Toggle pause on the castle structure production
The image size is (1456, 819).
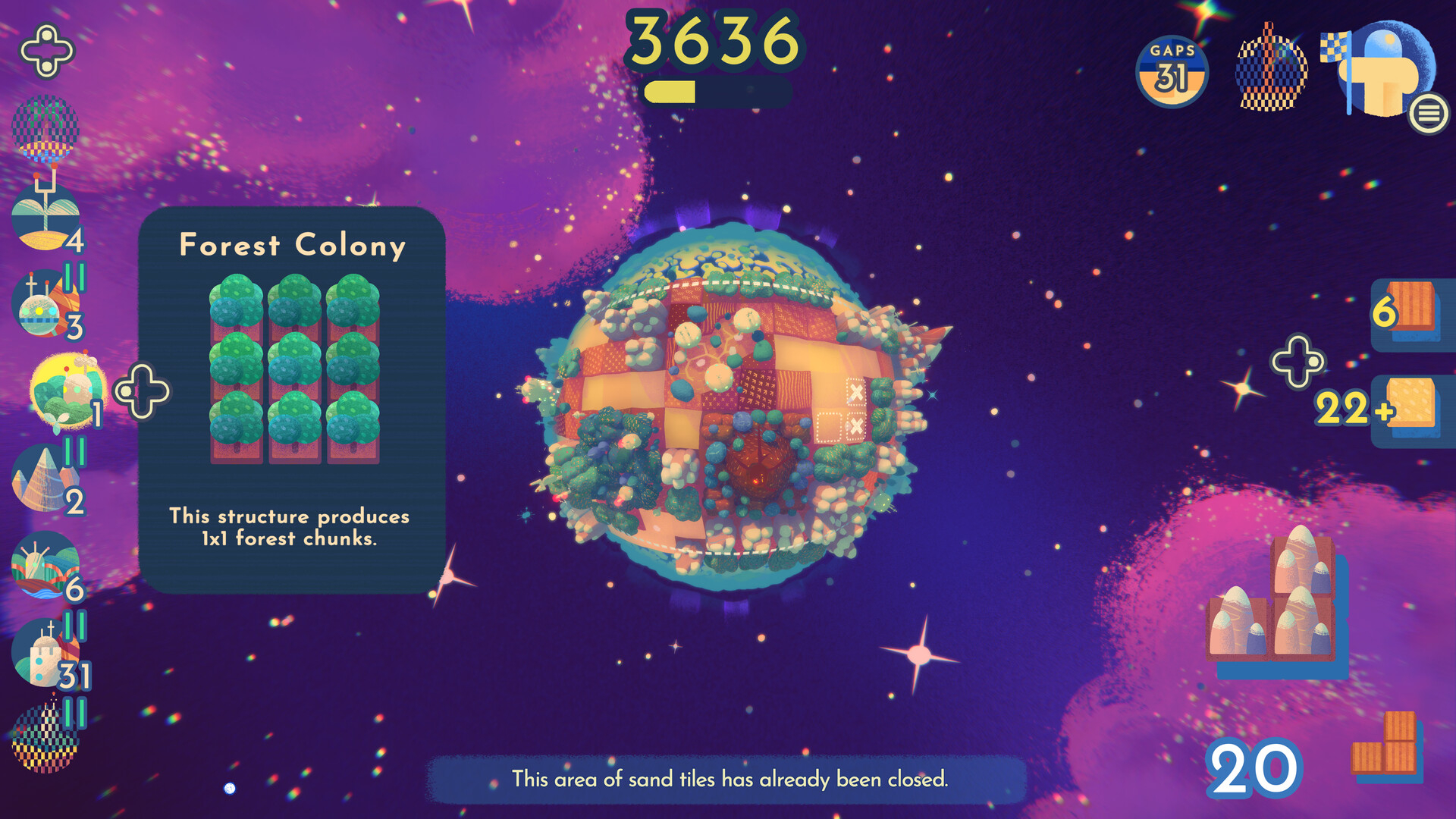coord(74,626)
